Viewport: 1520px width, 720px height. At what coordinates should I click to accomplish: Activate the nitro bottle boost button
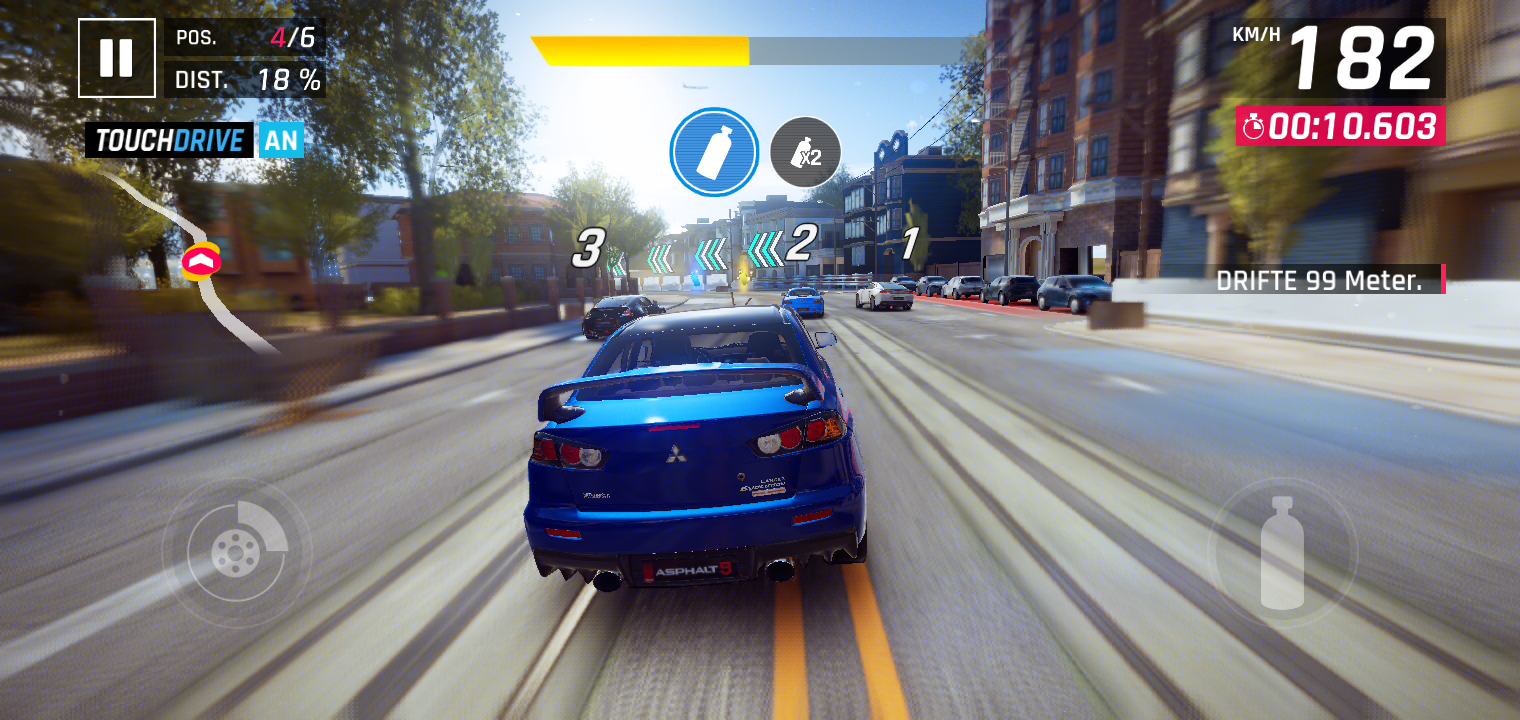(1282, 552)
